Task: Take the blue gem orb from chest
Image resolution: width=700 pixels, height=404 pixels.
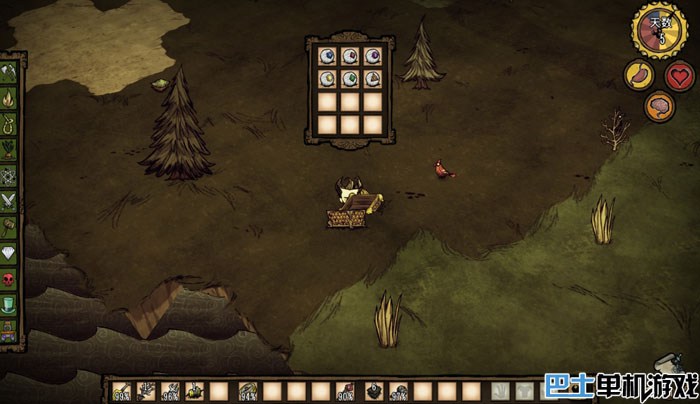Action: 326,56
